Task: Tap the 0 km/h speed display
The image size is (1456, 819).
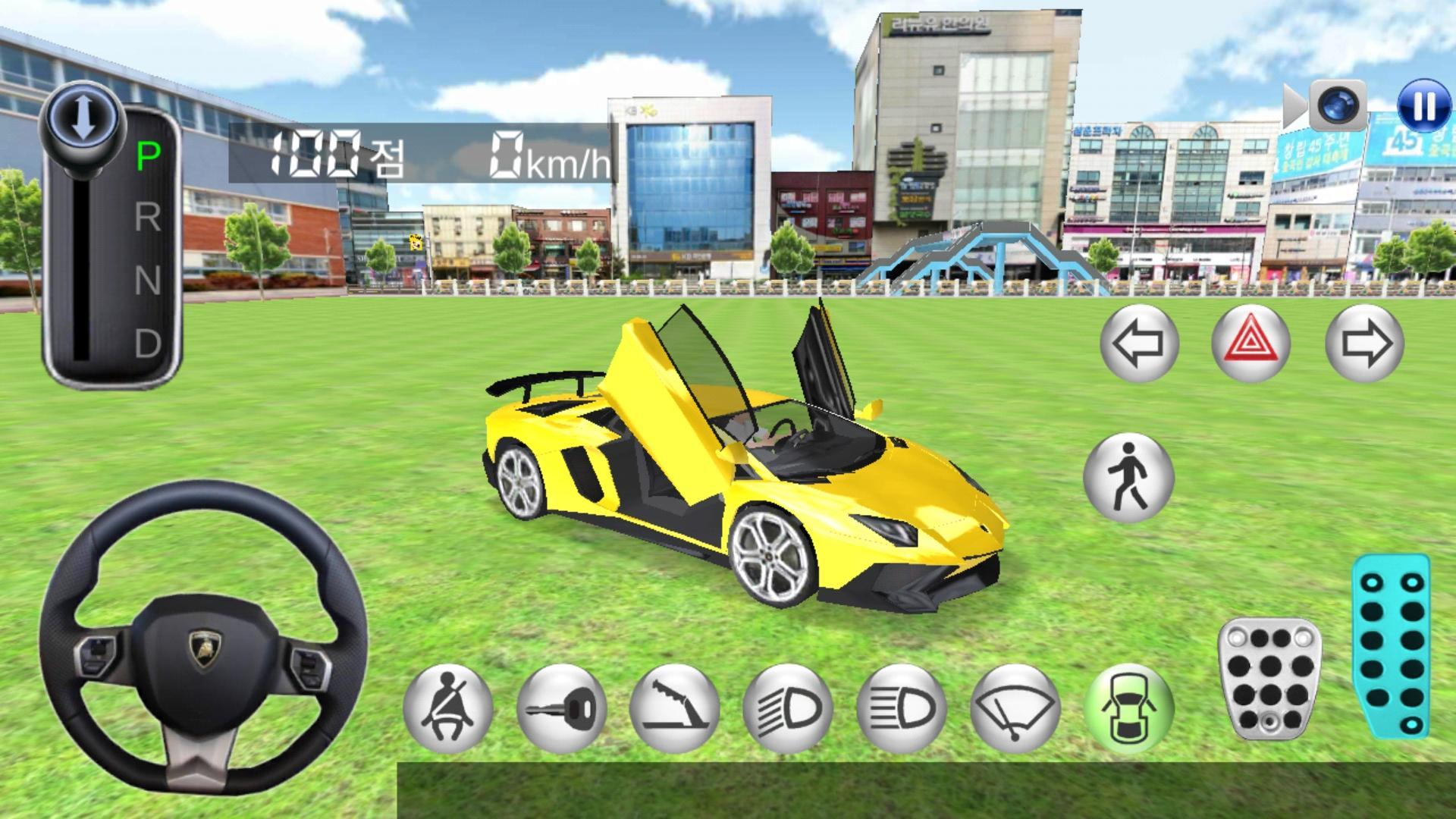Action: pos(548,155)
